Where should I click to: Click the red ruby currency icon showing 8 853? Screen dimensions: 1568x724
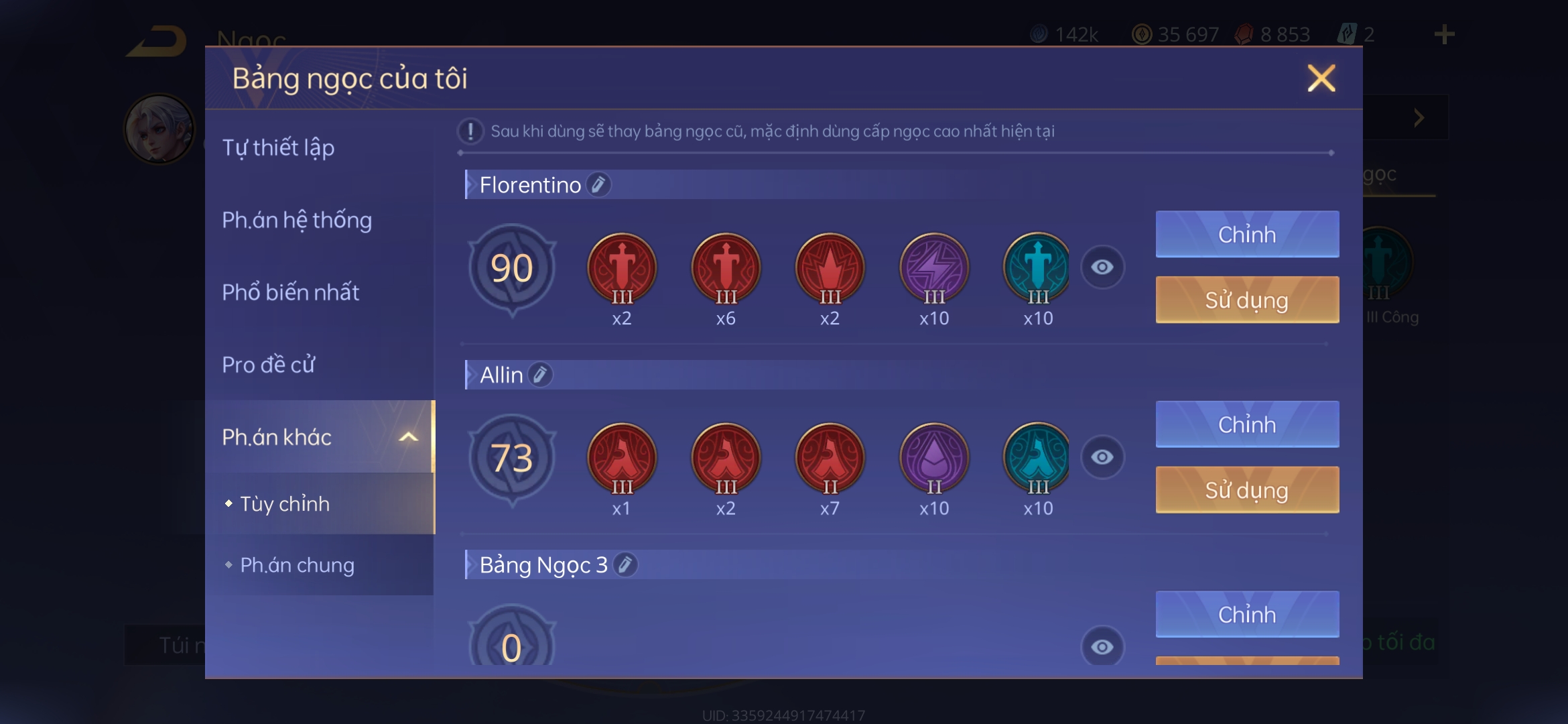pyautogui.click(x=1245, y=33)
